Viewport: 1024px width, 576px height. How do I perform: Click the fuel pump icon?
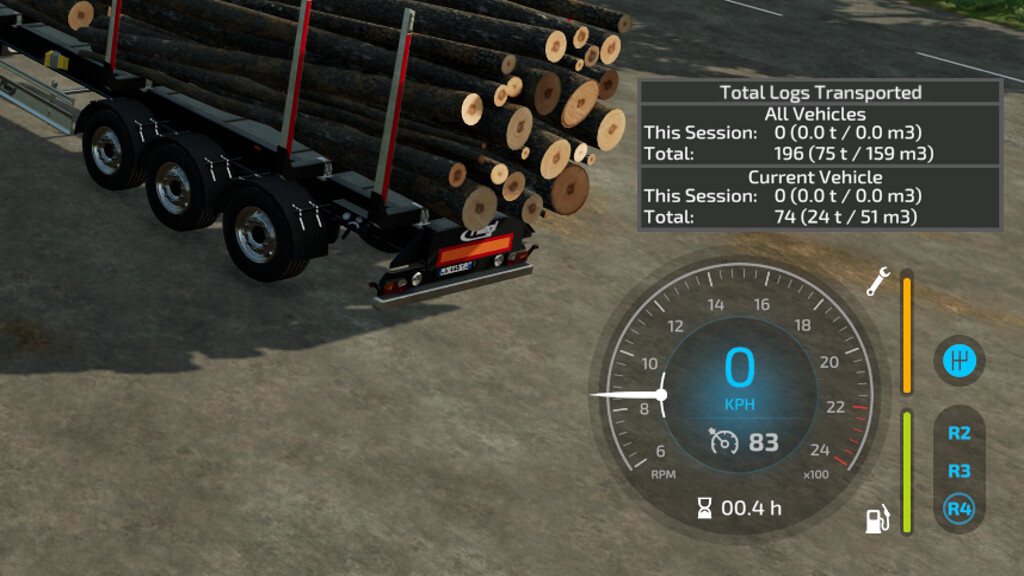click(877, 520)
